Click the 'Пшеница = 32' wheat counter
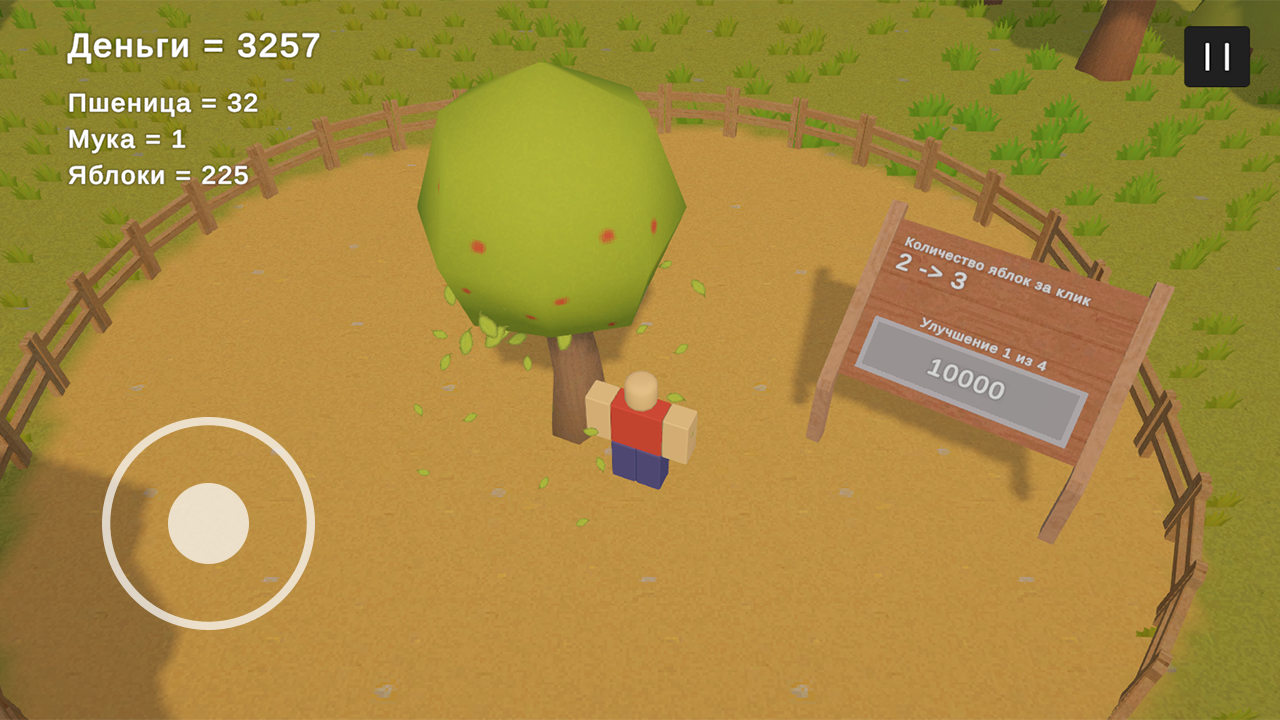This screenshot has width=1280, height=720. pyautogui.click(x=162, y=103)
